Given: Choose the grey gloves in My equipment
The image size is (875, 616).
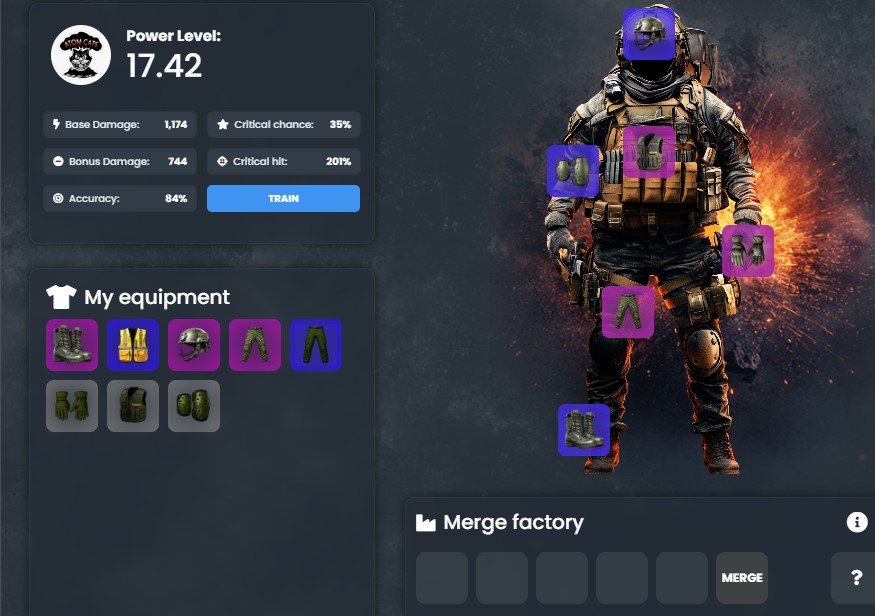Looking at the screenshot, I should (x=72, y=406).
